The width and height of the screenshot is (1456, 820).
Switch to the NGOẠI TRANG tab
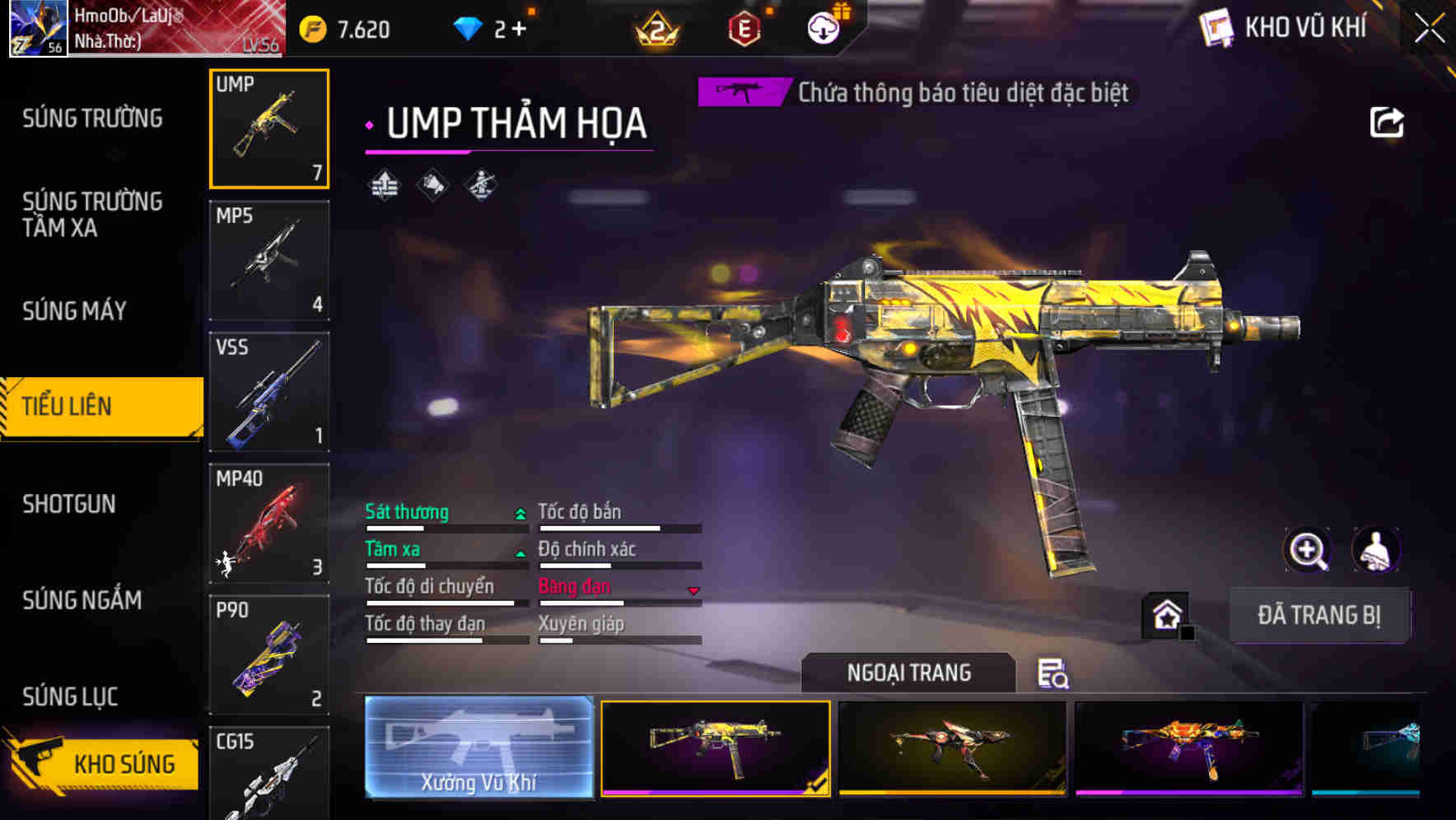(908, 673)
